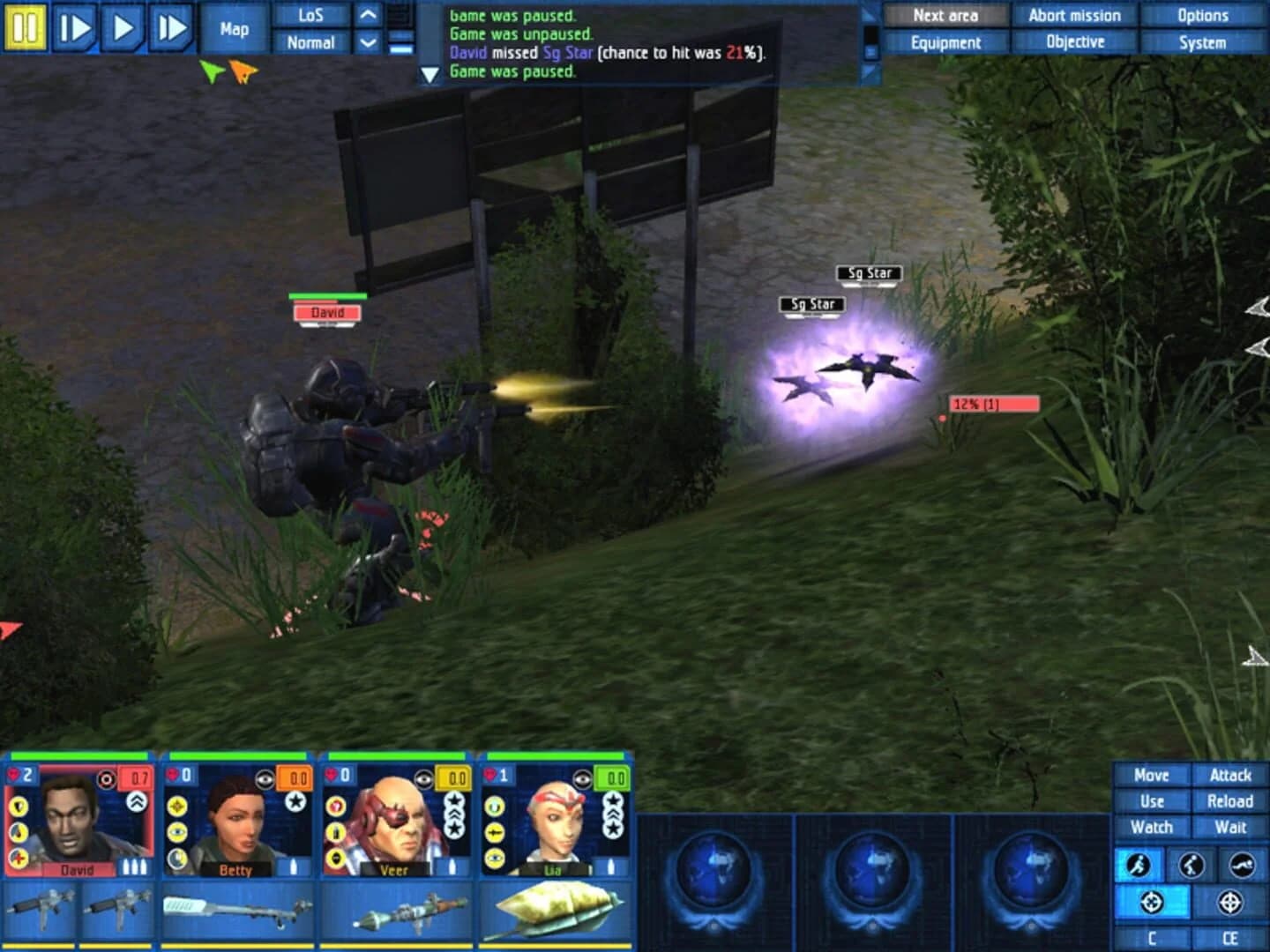Pause the game with the pause icon
Viewport: 1270px width, 952px height.
click(x=26, y=28)
